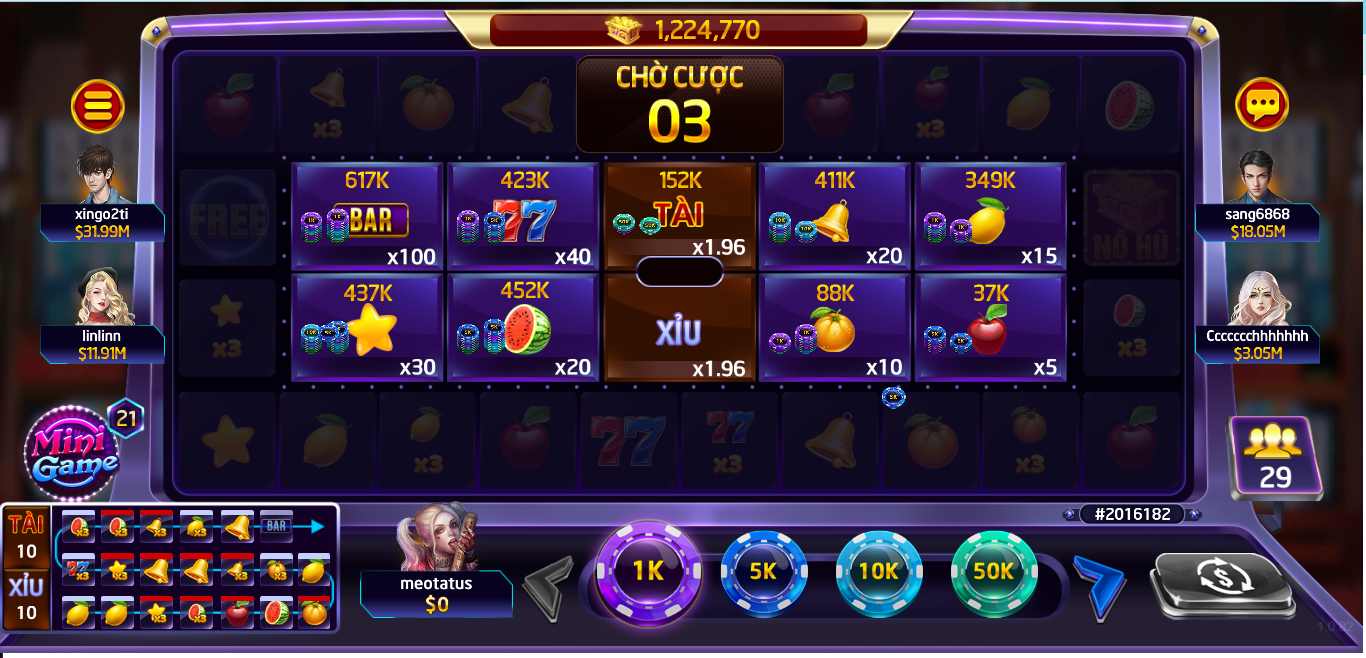This screenshot has width=1366, height=658.
Task: Bet on the bell x20 tile
Action: coord(834,217)
